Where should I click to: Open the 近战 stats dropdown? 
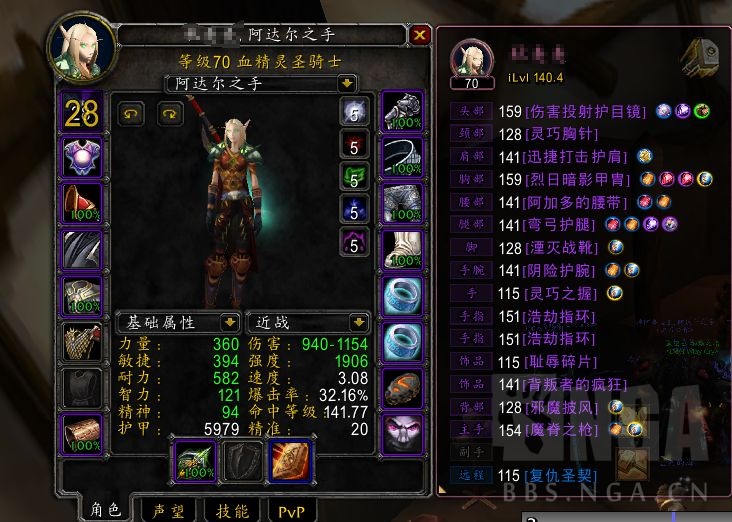pos(357,323)
